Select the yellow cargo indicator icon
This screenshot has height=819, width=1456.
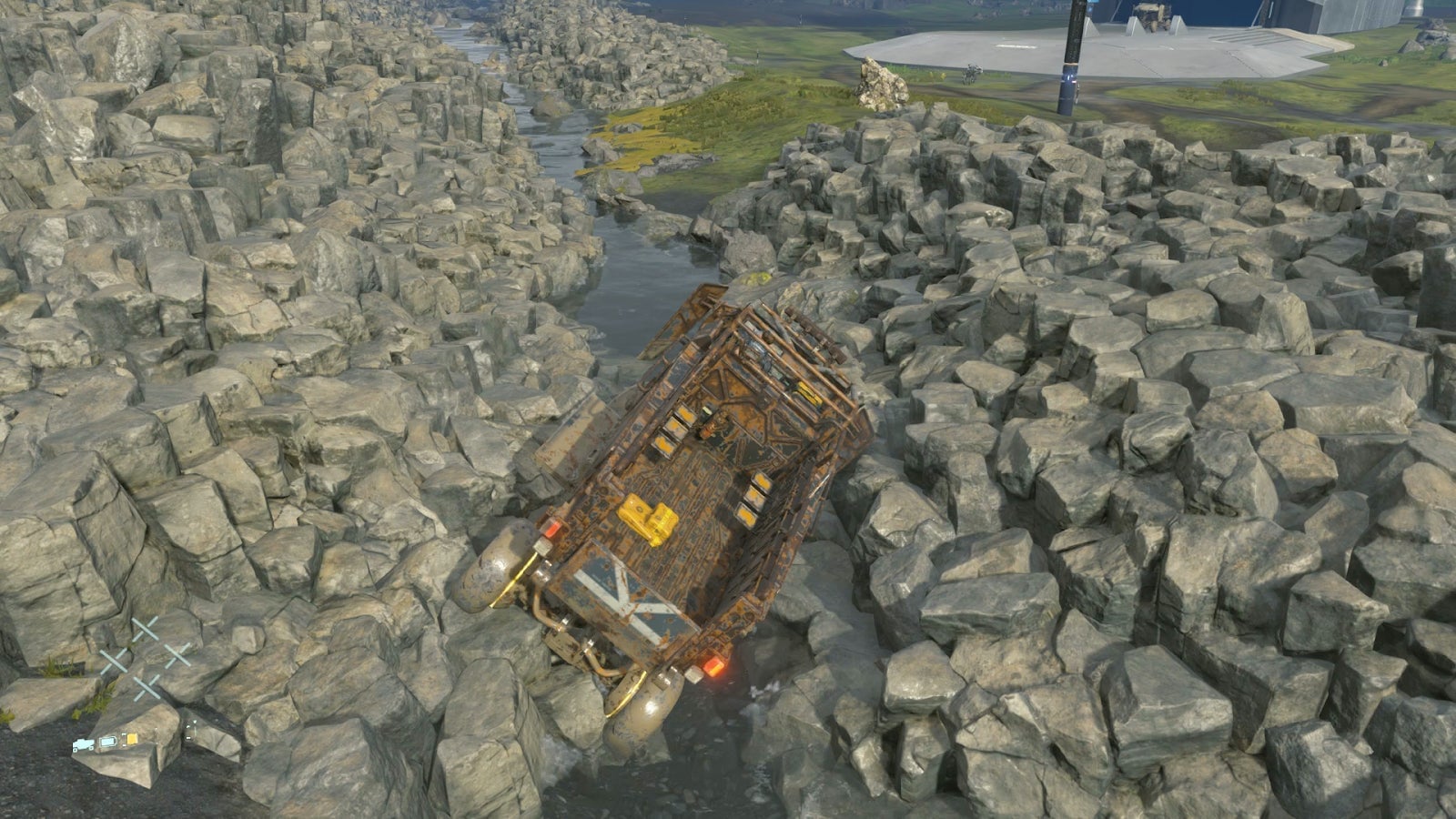click(131, 739)
